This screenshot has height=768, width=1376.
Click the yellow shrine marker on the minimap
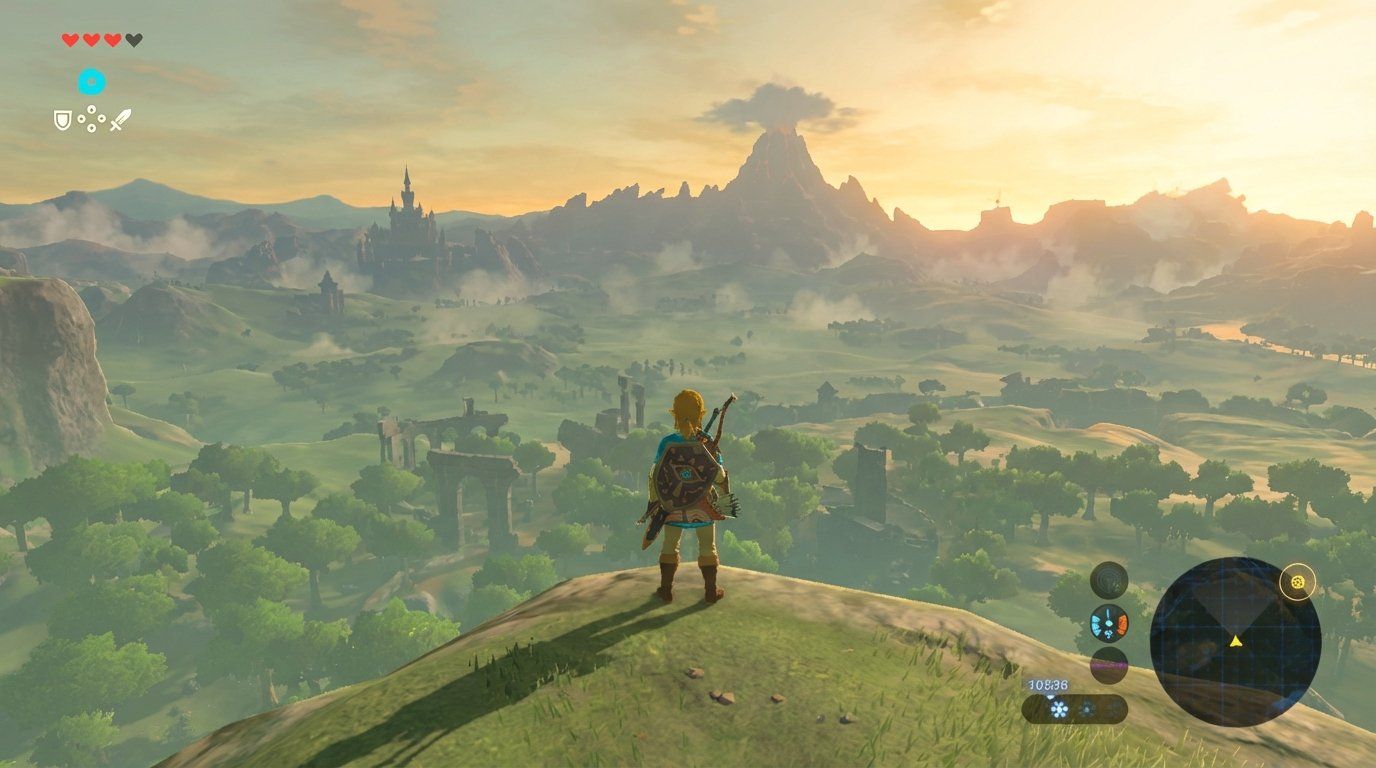[x=1297, y=583]
